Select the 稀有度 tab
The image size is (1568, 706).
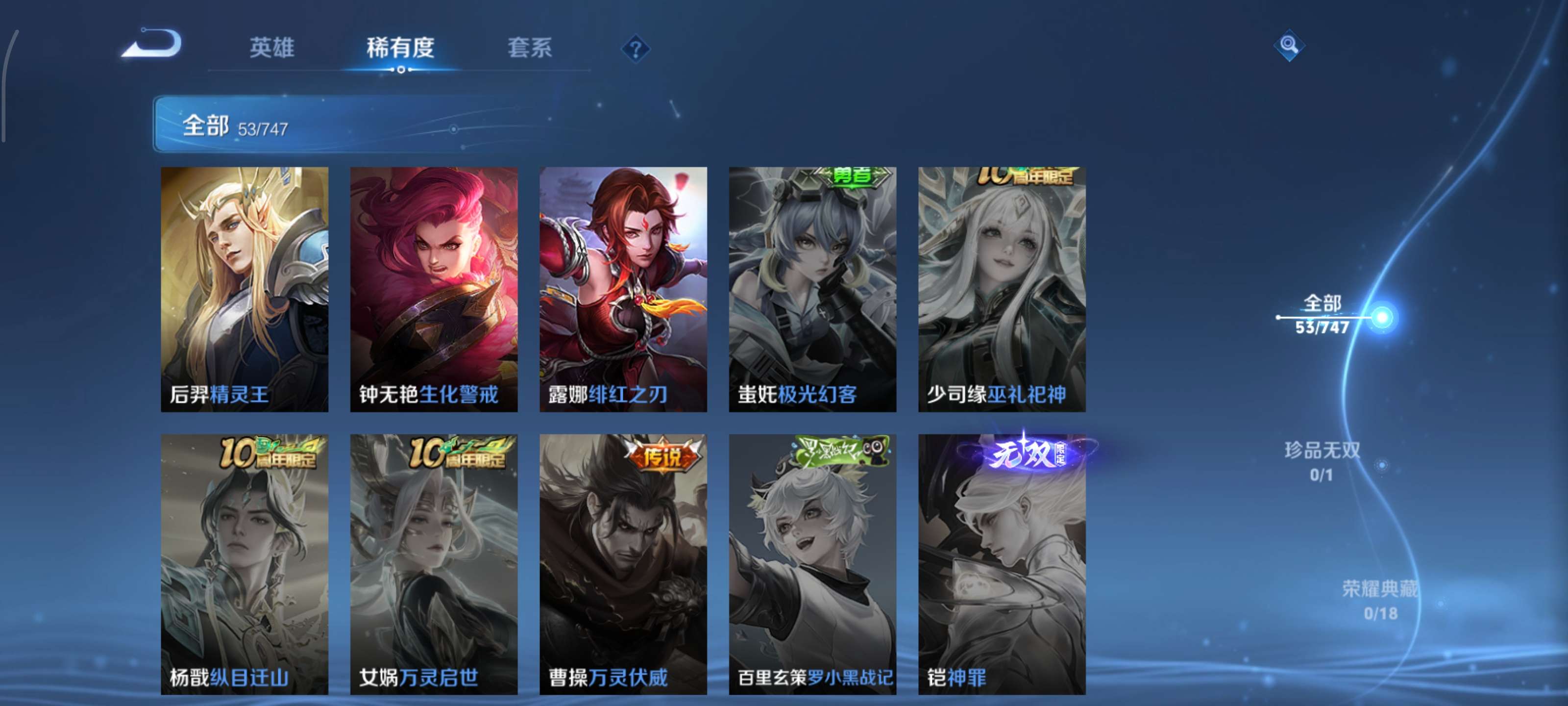[400, 48]
